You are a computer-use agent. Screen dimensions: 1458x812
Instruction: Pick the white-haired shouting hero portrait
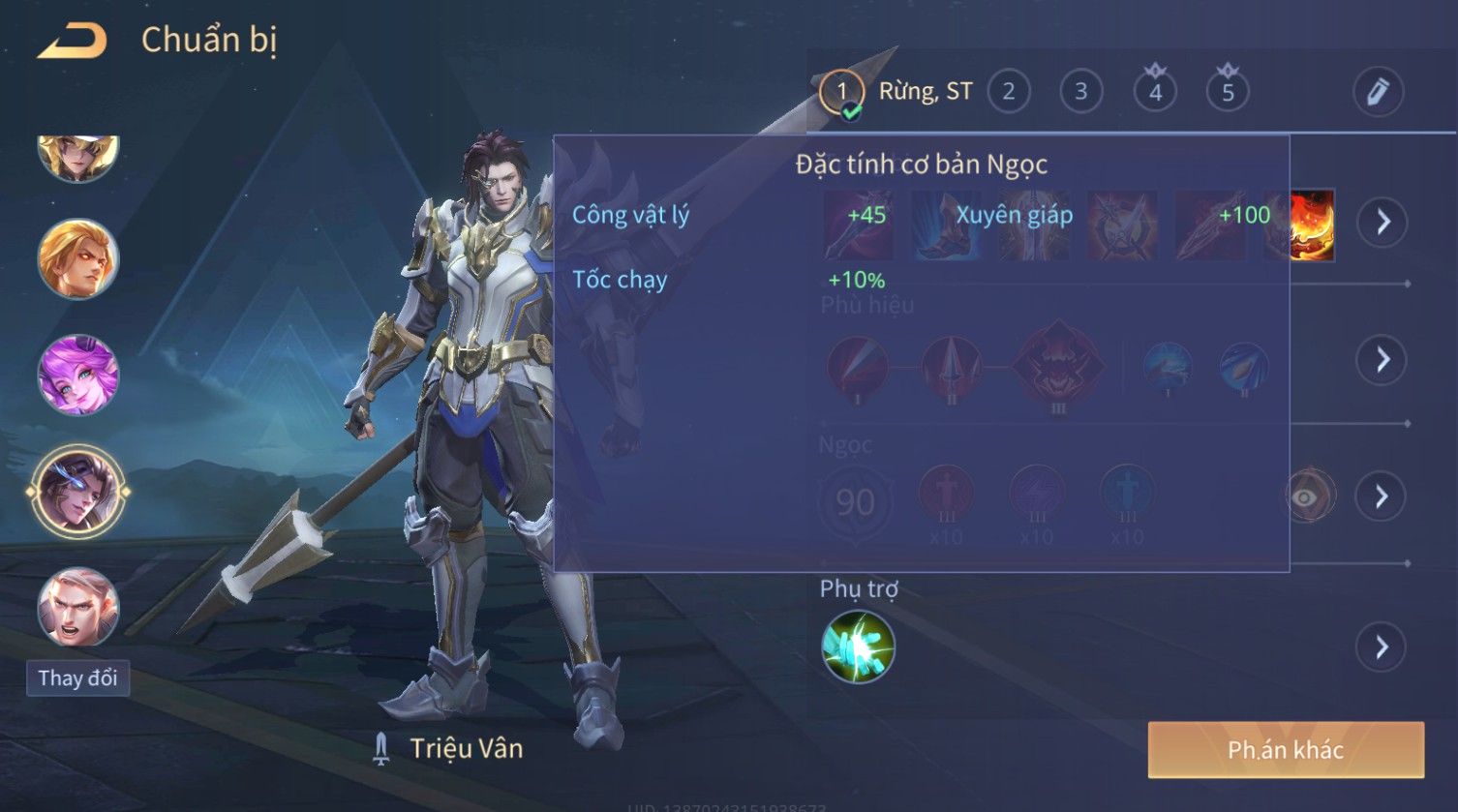[x=77, y=607]
